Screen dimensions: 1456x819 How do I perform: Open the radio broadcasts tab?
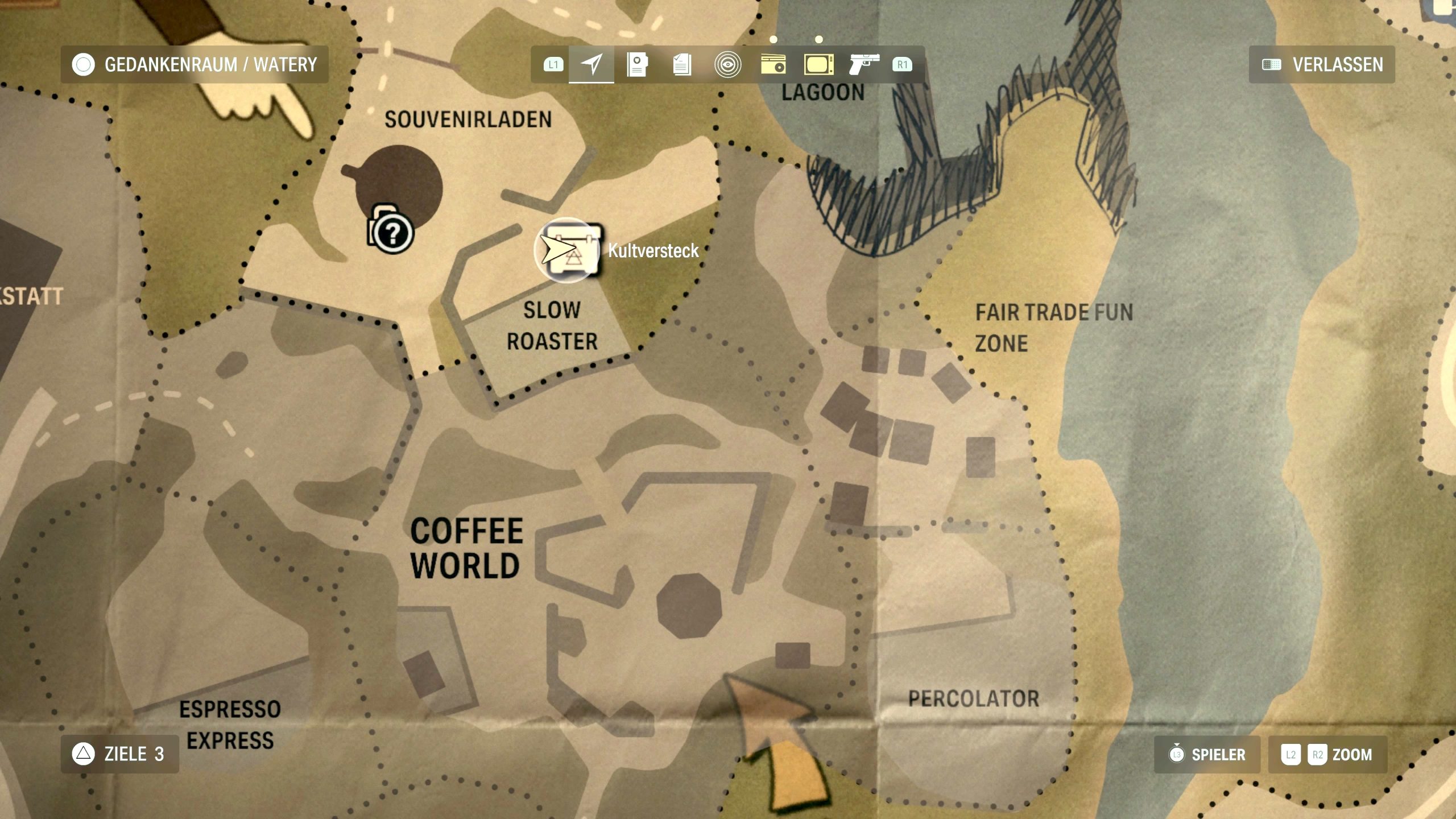(x=773, y=64)
